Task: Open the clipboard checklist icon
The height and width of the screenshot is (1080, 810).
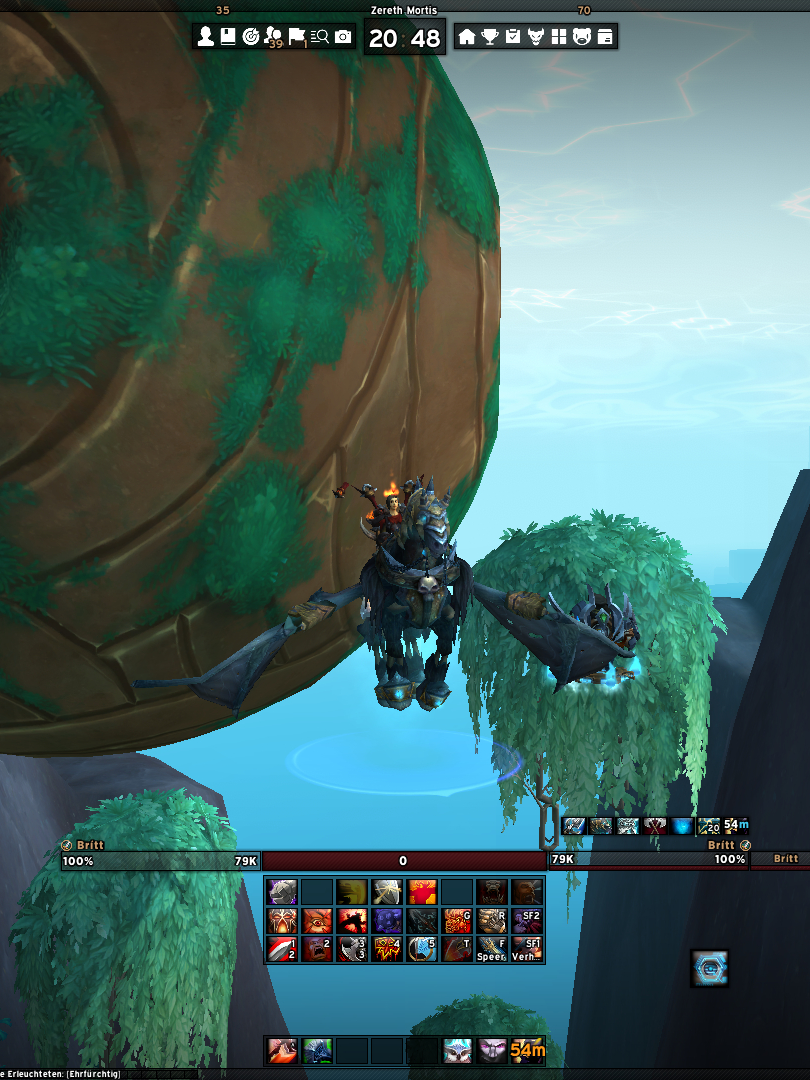Action: click(x=513, y=37)
